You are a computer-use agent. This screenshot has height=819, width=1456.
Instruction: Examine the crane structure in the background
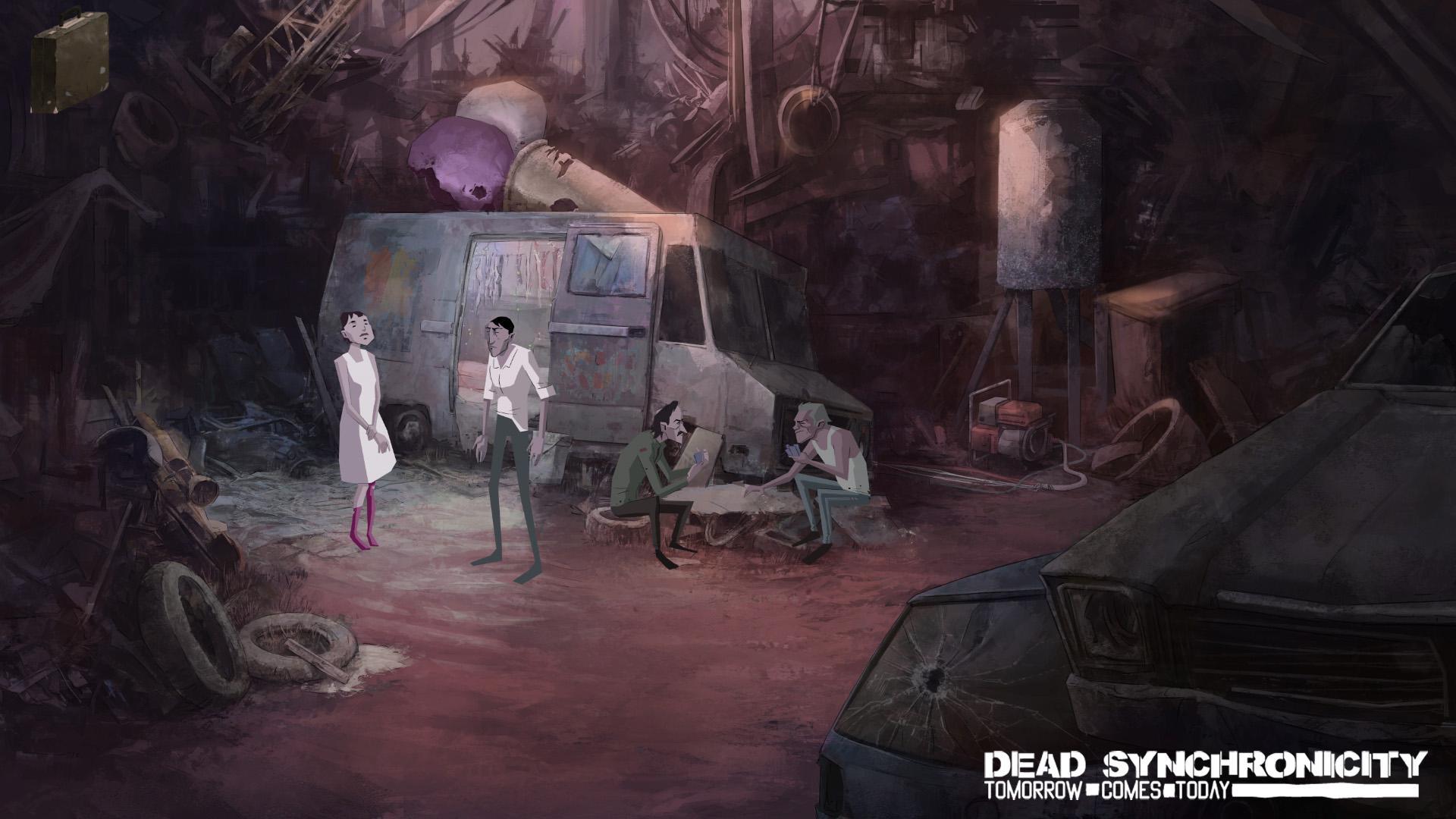(x=296, y=45)
